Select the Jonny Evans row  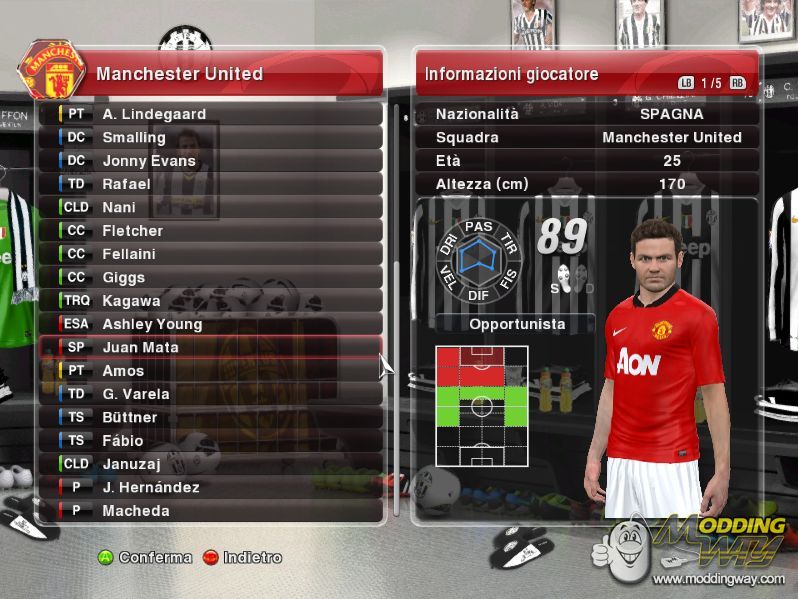coord(210,160)
